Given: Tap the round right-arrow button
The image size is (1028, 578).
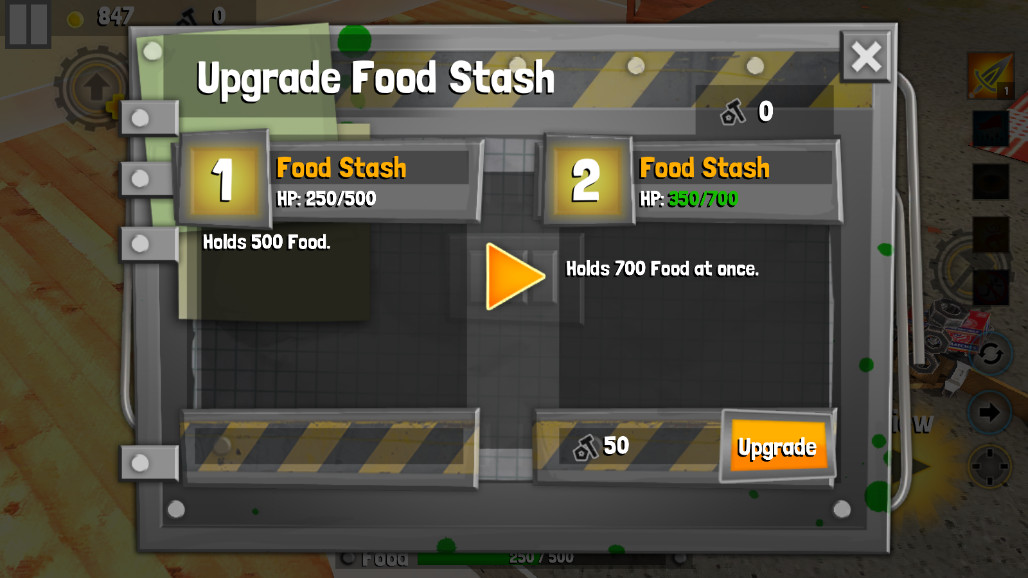Looking at the screenshot, I should click(990, 412).
